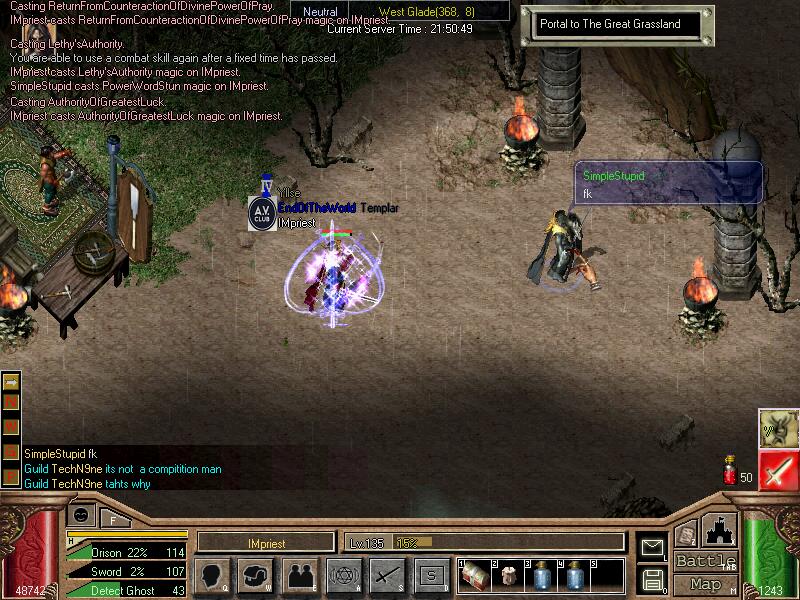Use the blue potion in hotbar slot 4
Screen dimensions: 800x600
click(574, 576)
